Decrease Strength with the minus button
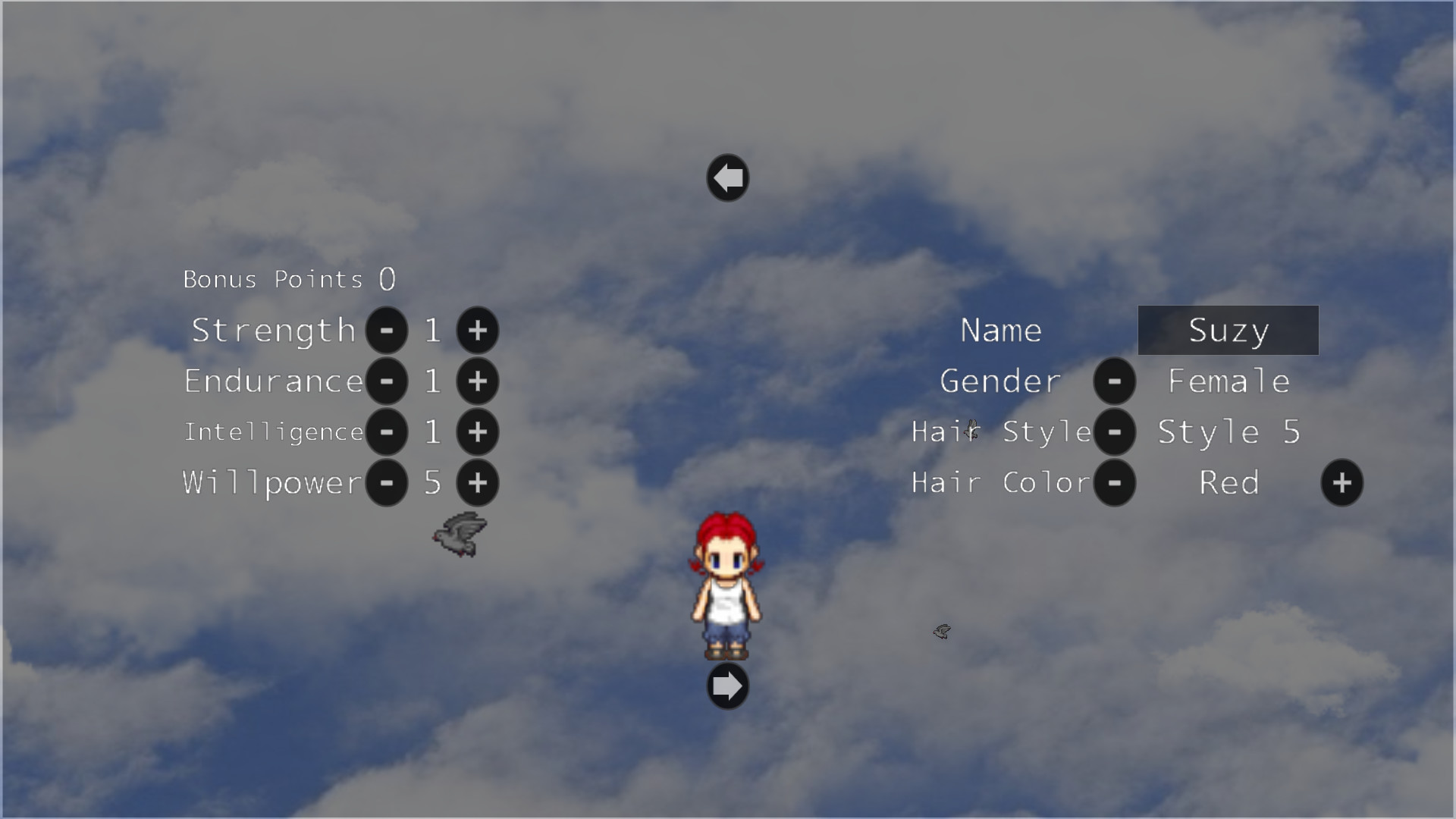Image resolution: width=1456 pixels, height=819 pixels. click(x=386, y=330)
